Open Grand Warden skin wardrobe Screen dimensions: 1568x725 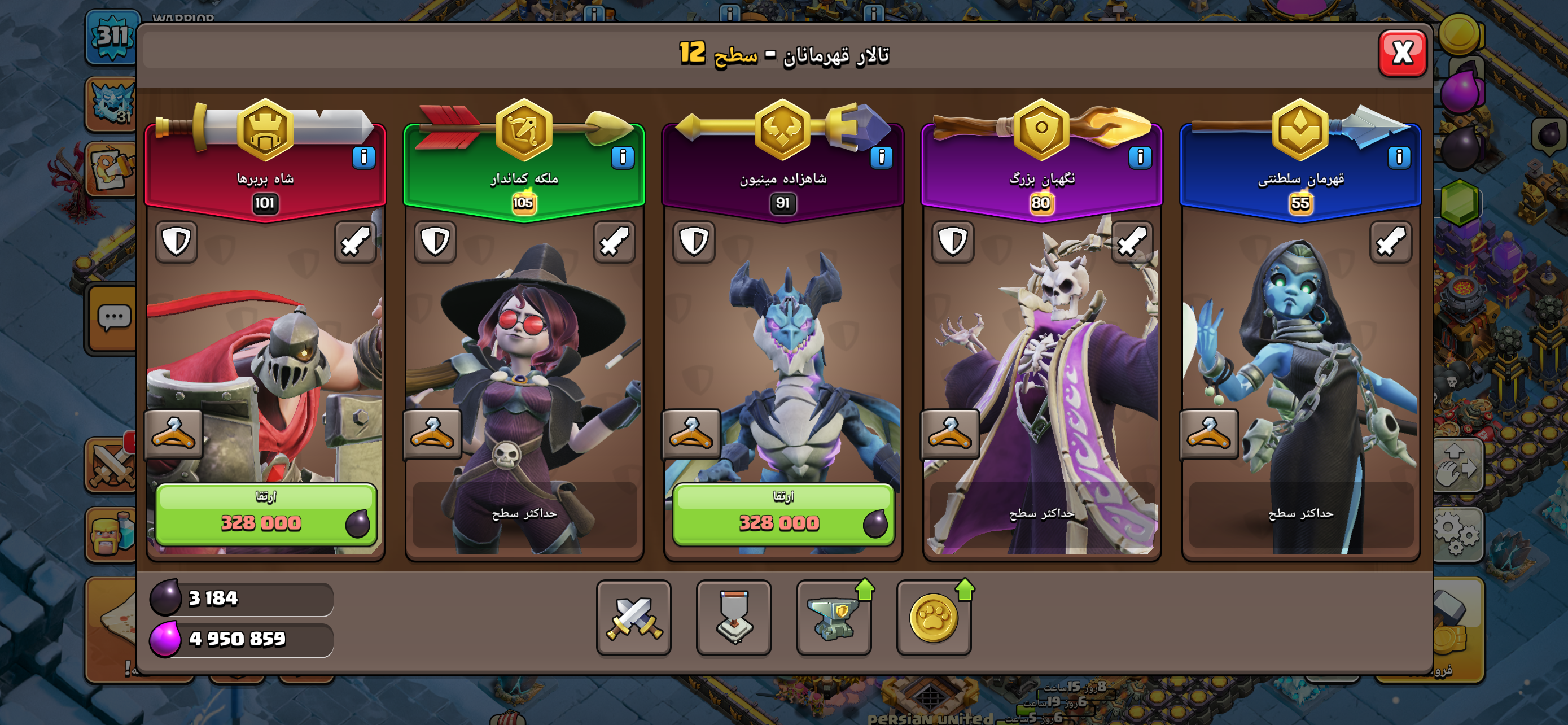(950, 434)
